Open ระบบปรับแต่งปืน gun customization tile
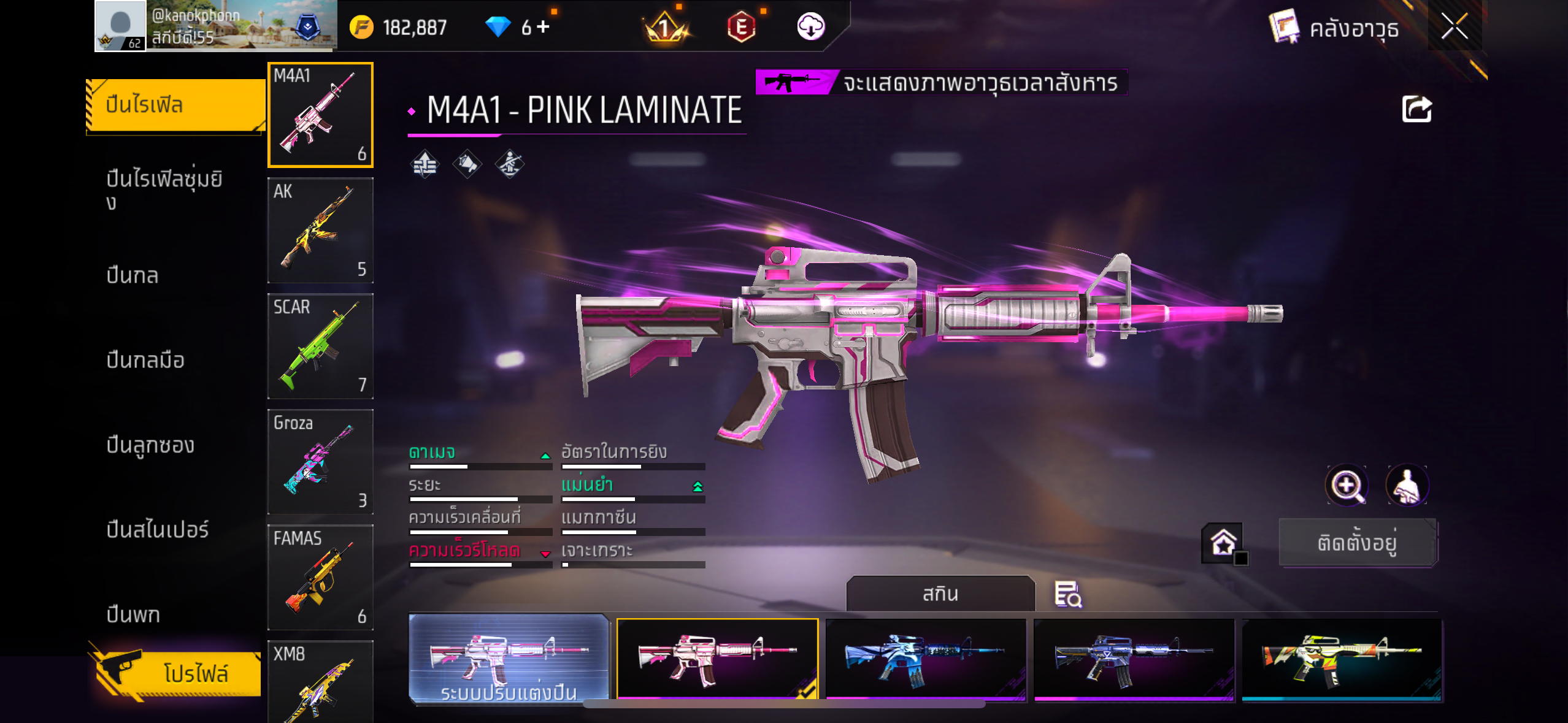The width and height of the screenshot is (1568, 723). point(509,659)
